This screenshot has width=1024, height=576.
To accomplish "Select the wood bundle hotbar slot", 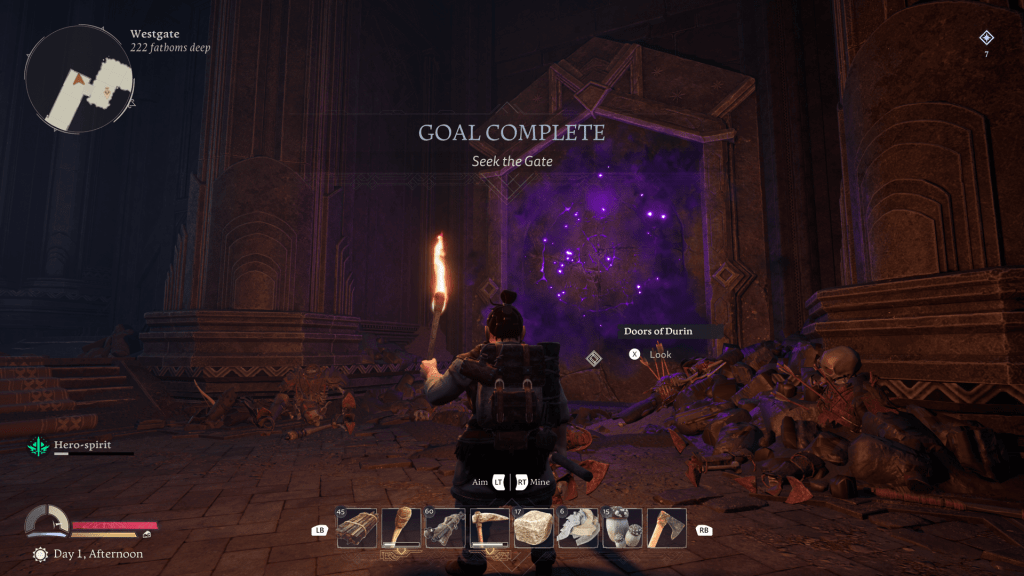I will [357, 528].
